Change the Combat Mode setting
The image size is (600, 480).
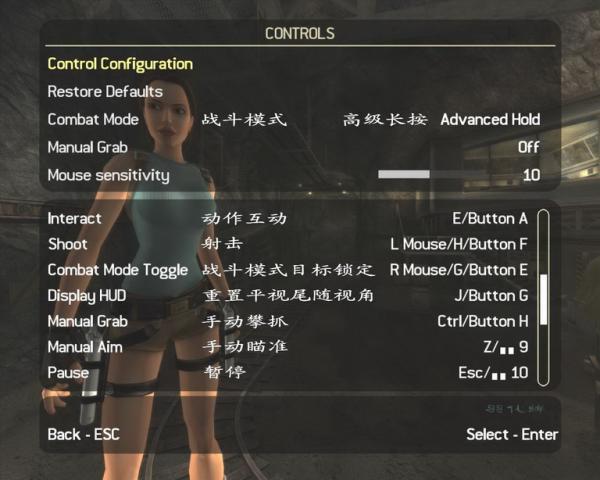coord(490,119)
